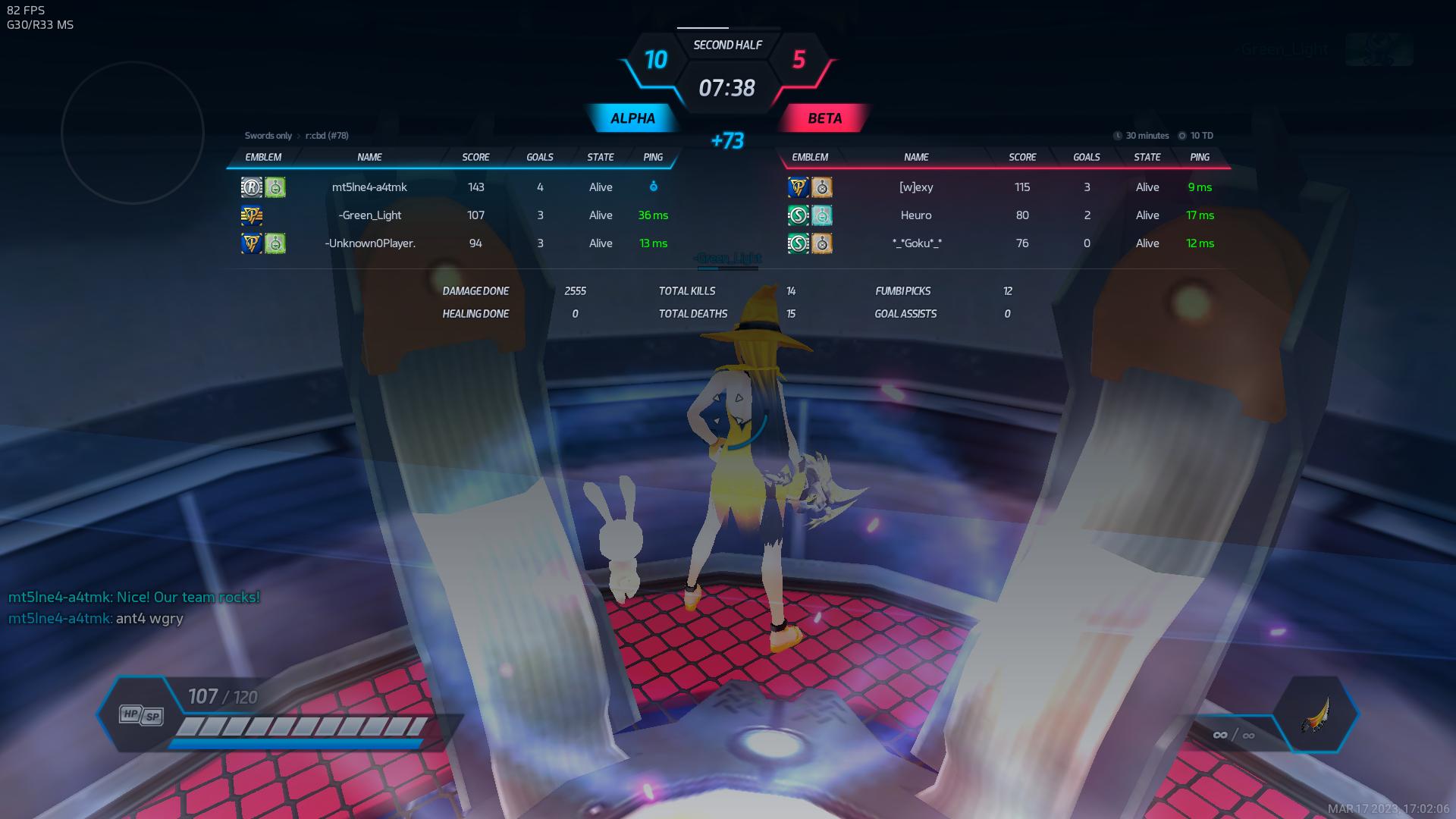The image size is (1456, 819).
Task: Click the room name r:cbd (#78)
Action: coord(327,136)
